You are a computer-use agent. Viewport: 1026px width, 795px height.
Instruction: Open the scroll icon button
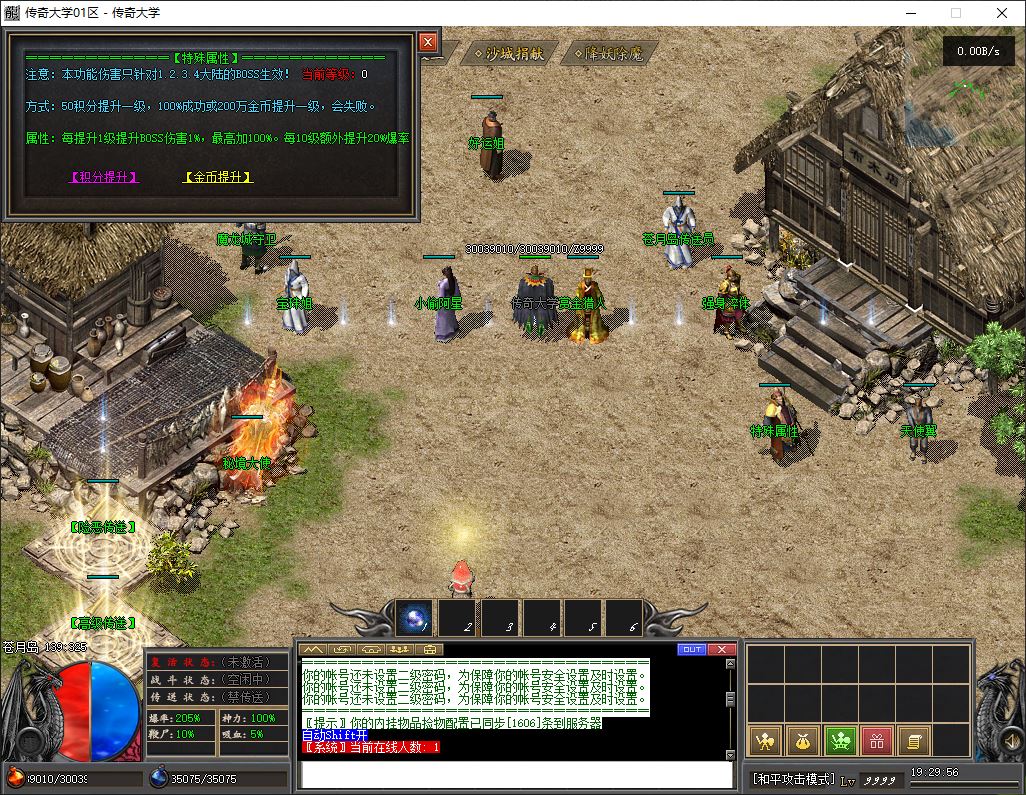(913, 741)
